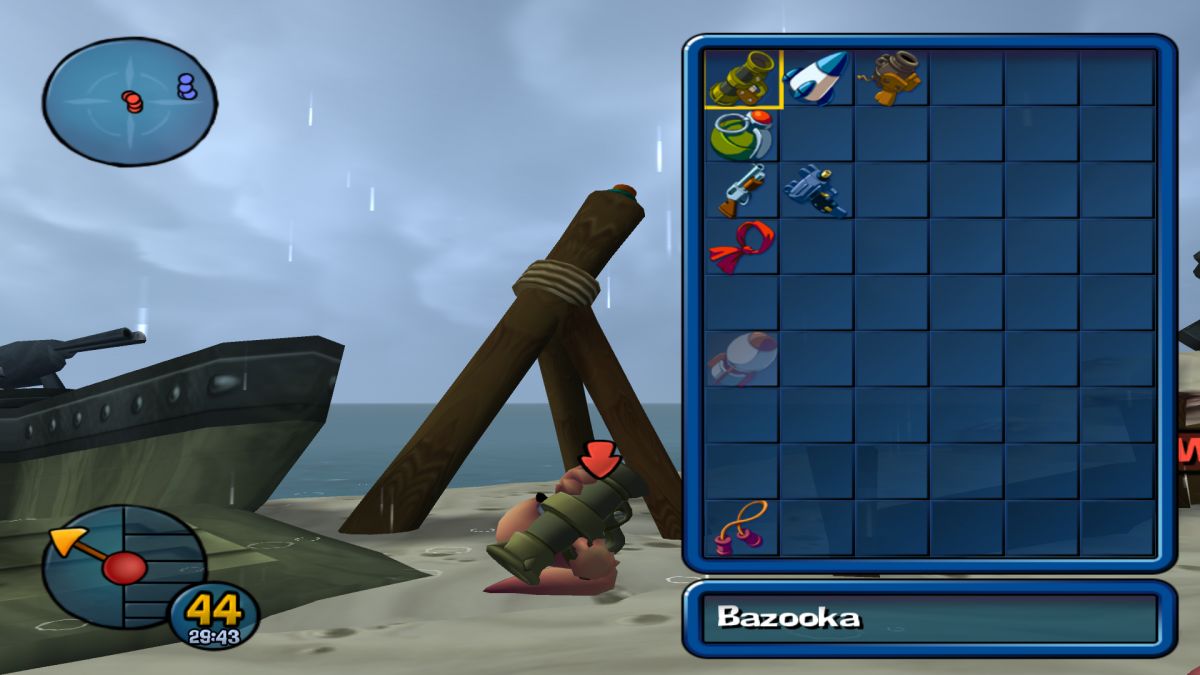The height and width of the screenshot is (675, 1200).
Task: Choose the white and blue homing missile
Action: coord(816,78)
